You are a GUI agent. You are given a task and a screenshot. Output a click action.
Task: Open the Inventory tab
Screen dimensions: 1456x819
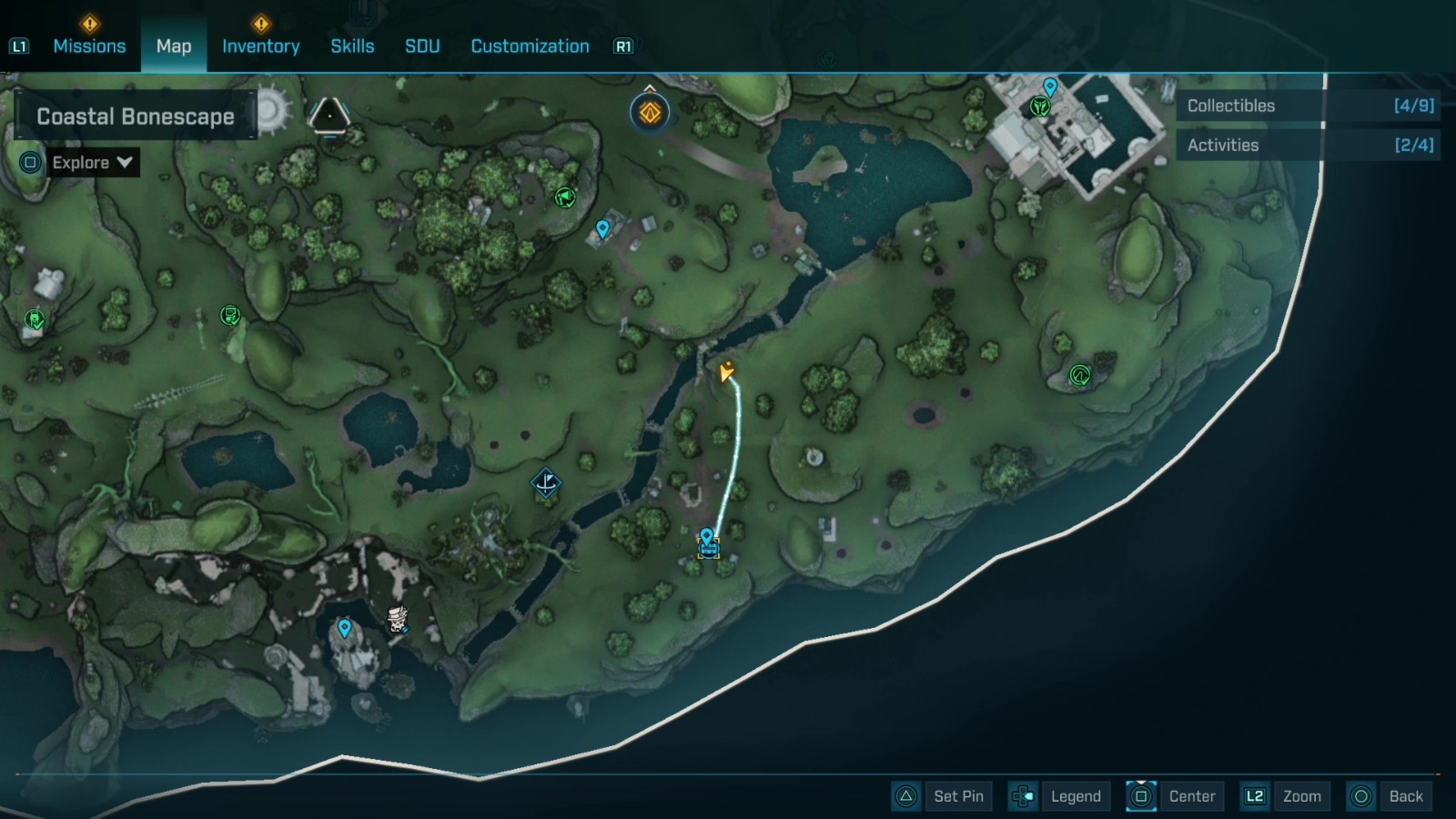(x=260, y=45)
